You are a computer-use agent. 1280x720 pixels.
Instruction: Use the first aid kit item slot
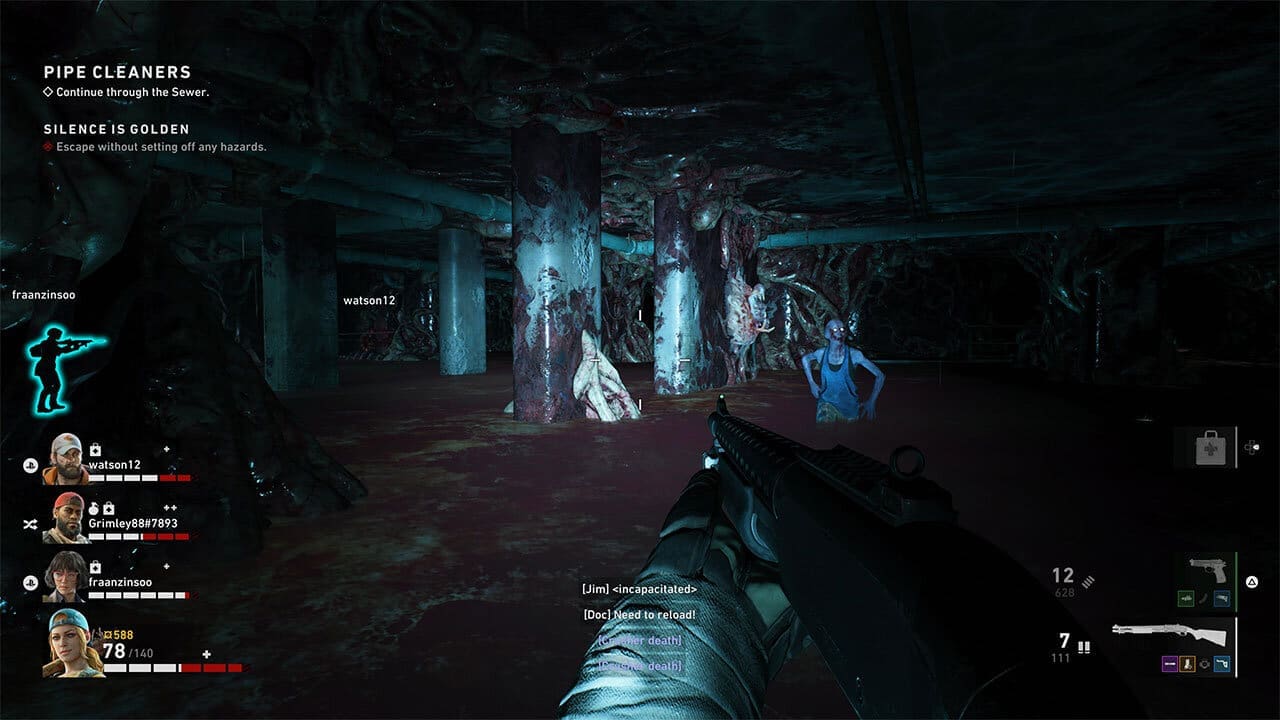[x=1210, y=447]
